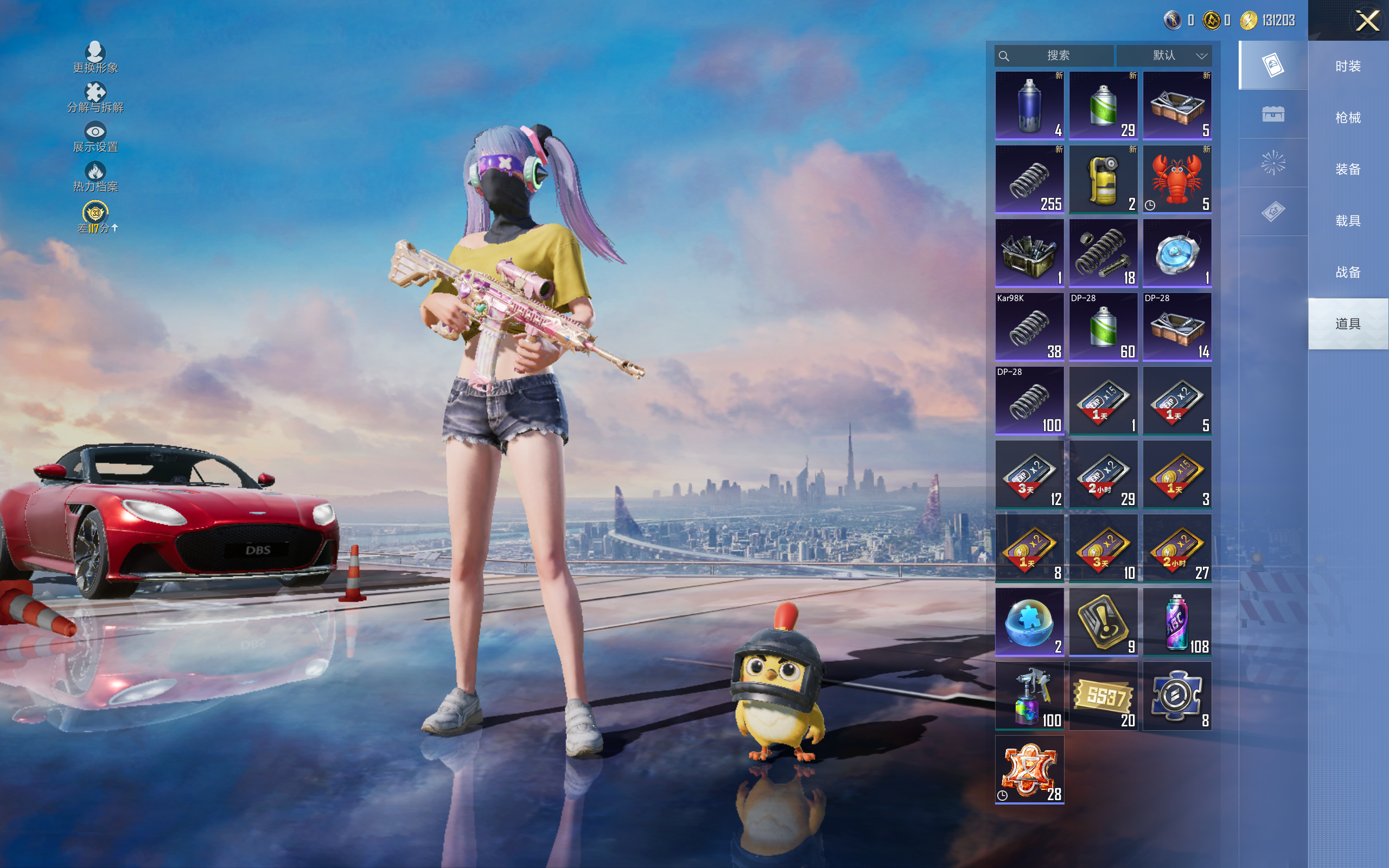Image resolution: width=1389 pixels, height=868 pixels.
Task: Close the inventory screen
Action: point(1367,21)
